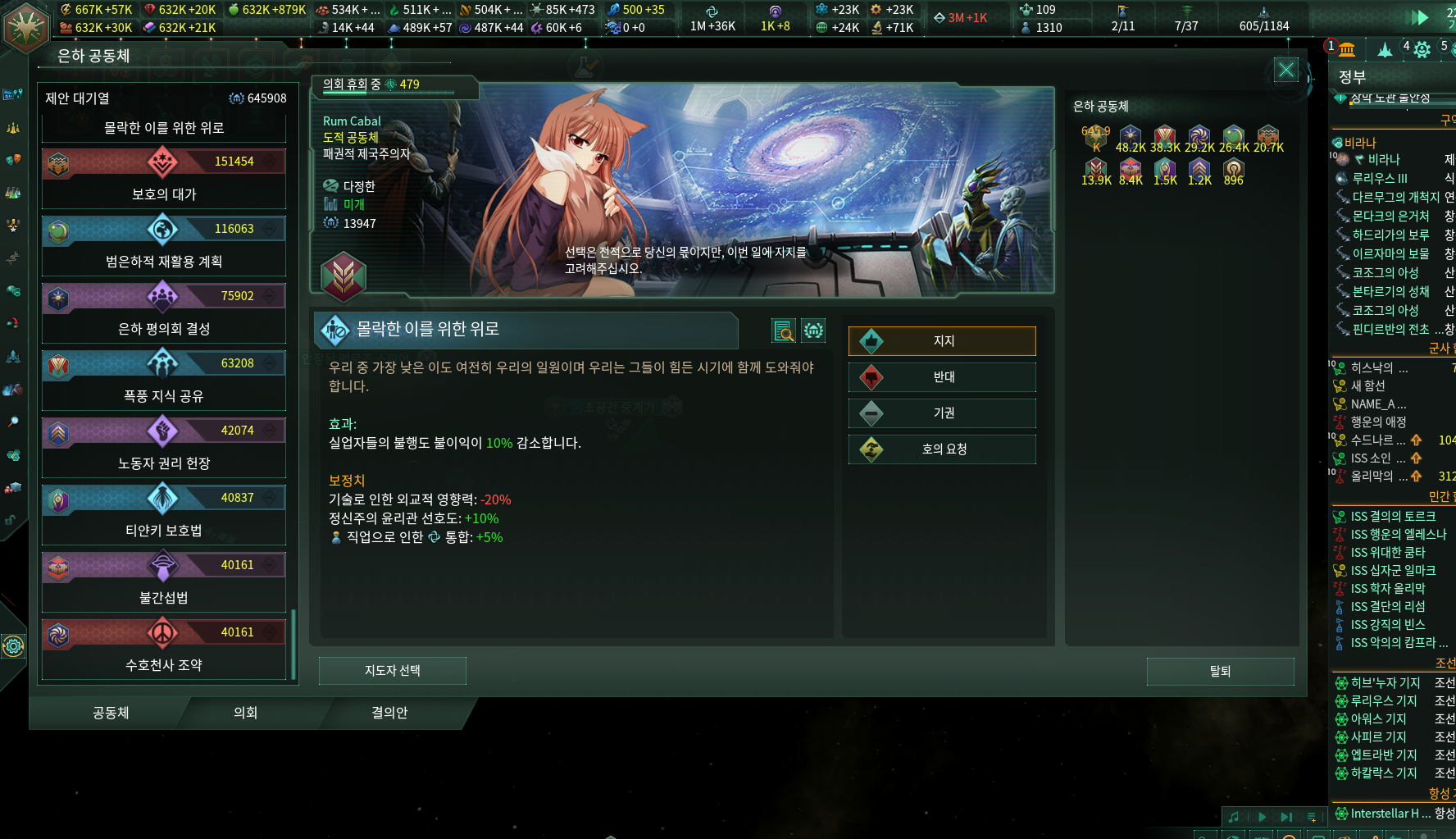Screen dimensions: 1456x839
Task: Click the 탈퇴 button
Action: click(x=1220, y=672)
